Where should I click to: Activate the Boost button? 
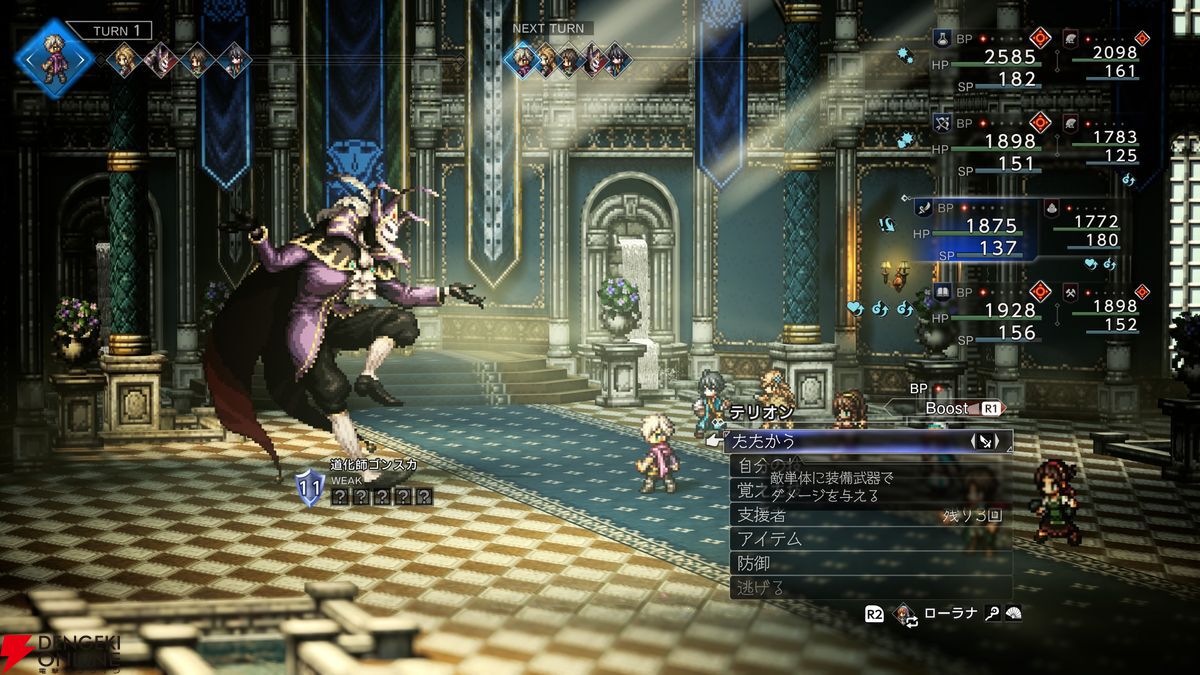click(955, 408)
